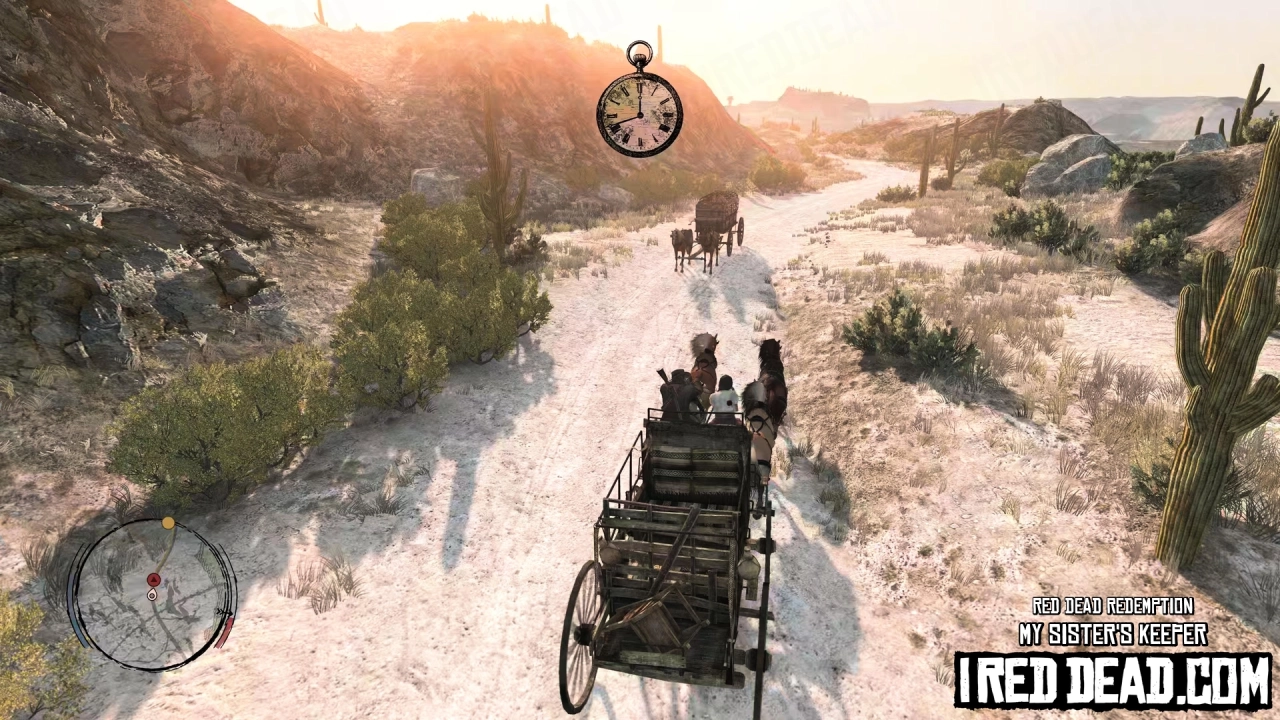This screenshot has height=720, width=1280.
Task: Click the yellow waypoint dot on the minimap
Action: tap(168, 522)
